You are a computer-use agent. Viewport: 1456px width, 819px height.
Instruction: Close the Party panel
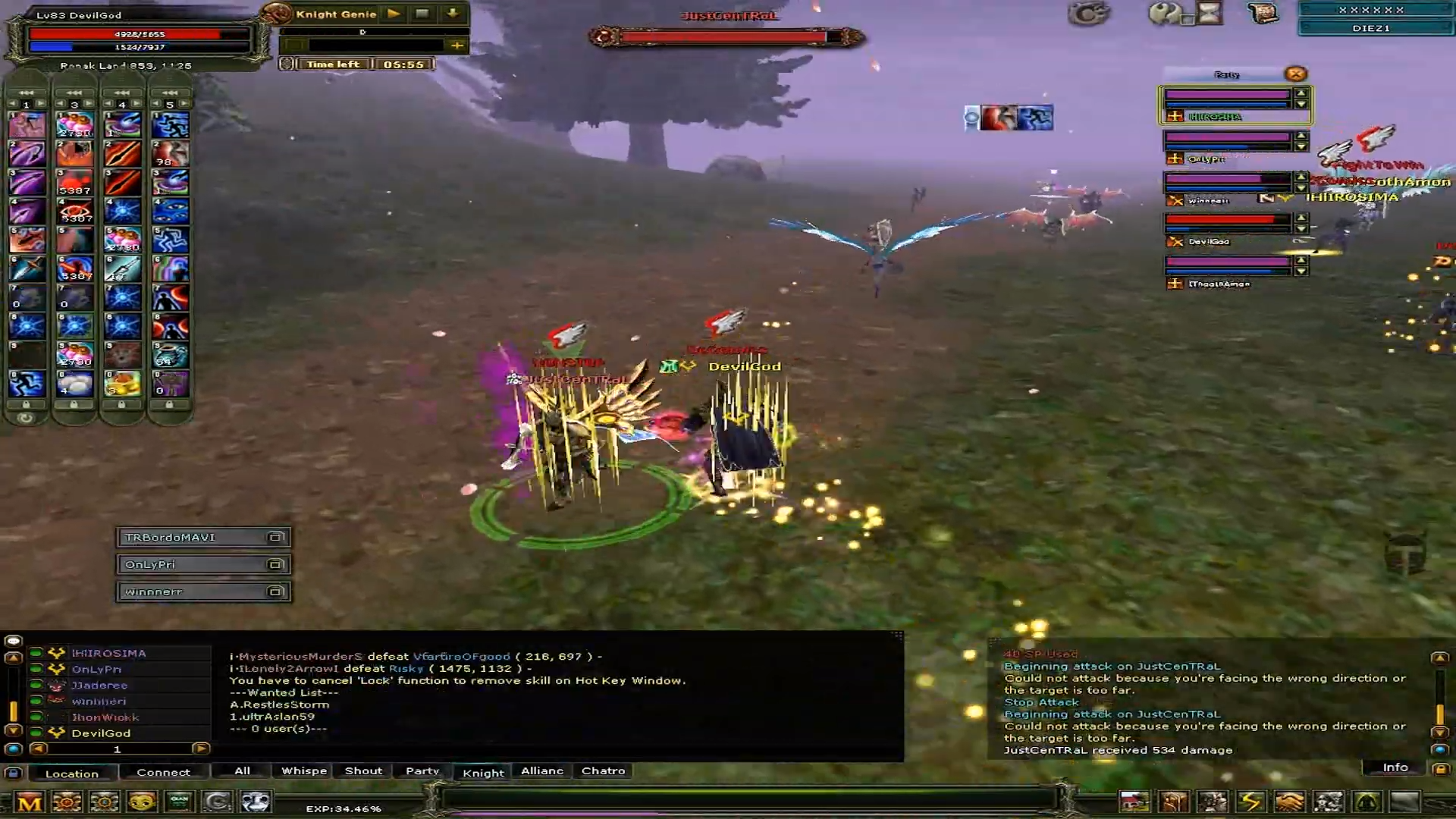[1295, 74]
